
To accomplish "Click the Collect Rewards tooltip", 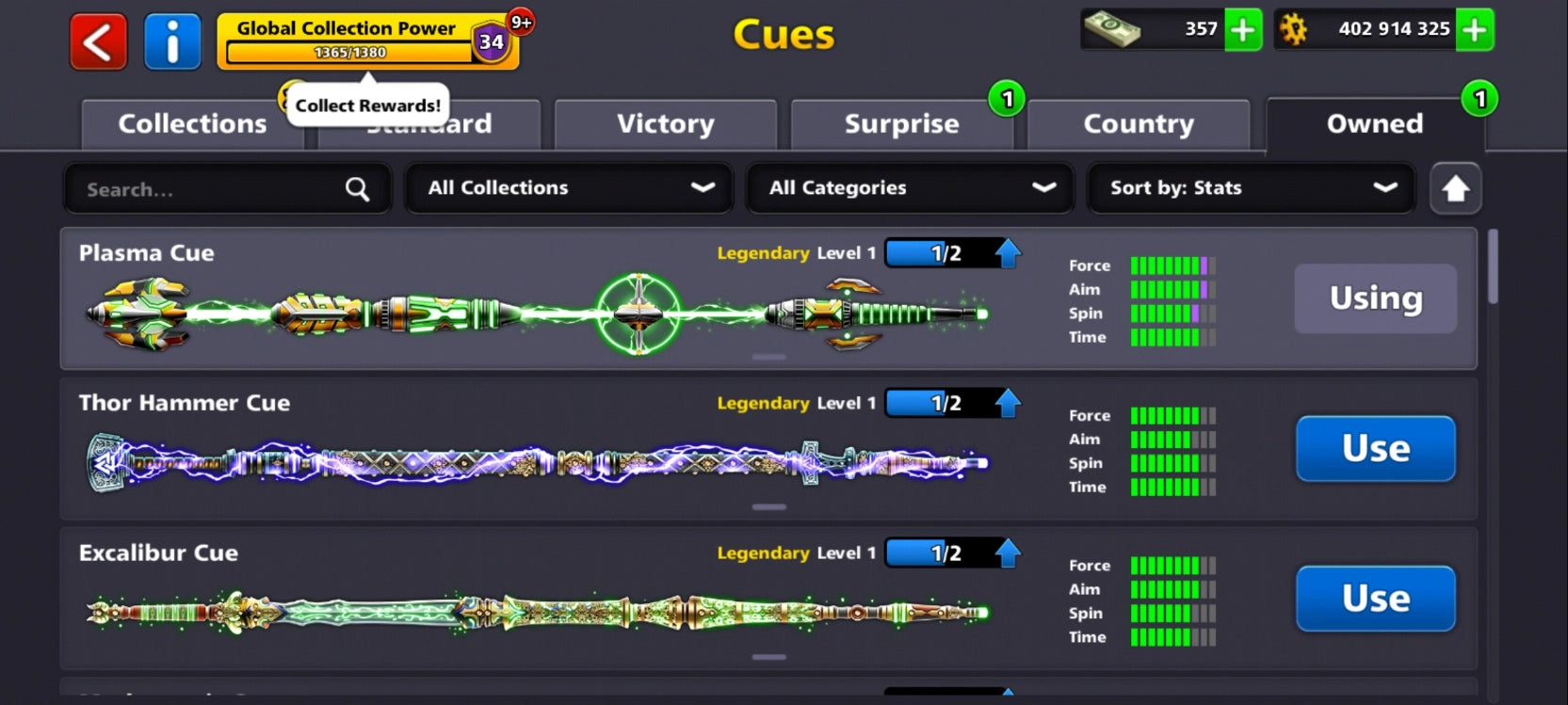I will (x=366, y=104).
